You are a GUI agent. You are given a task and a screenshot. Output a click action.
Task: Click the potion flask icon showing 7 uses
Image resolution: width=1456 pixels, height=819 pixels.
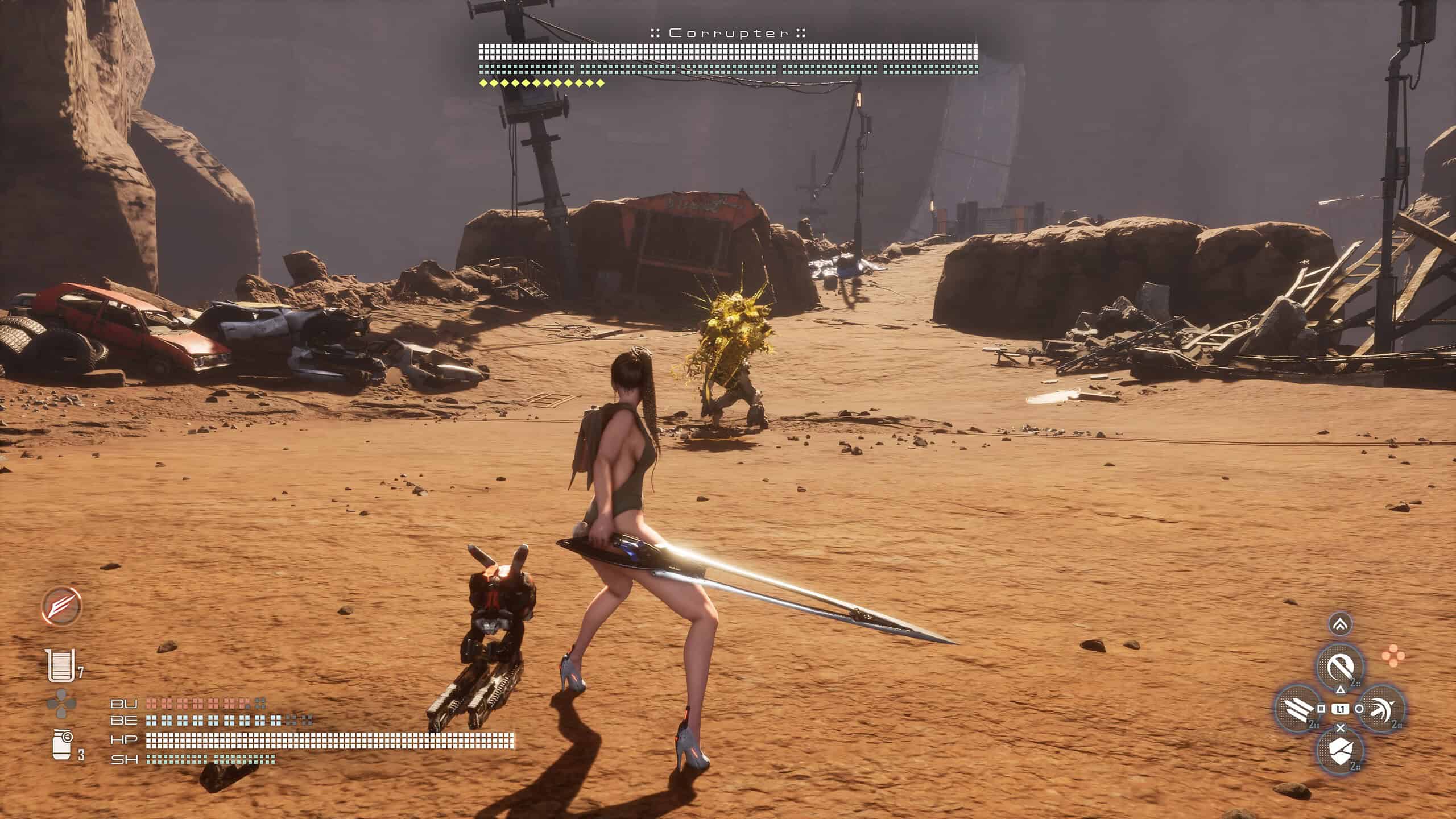[60, 665]
